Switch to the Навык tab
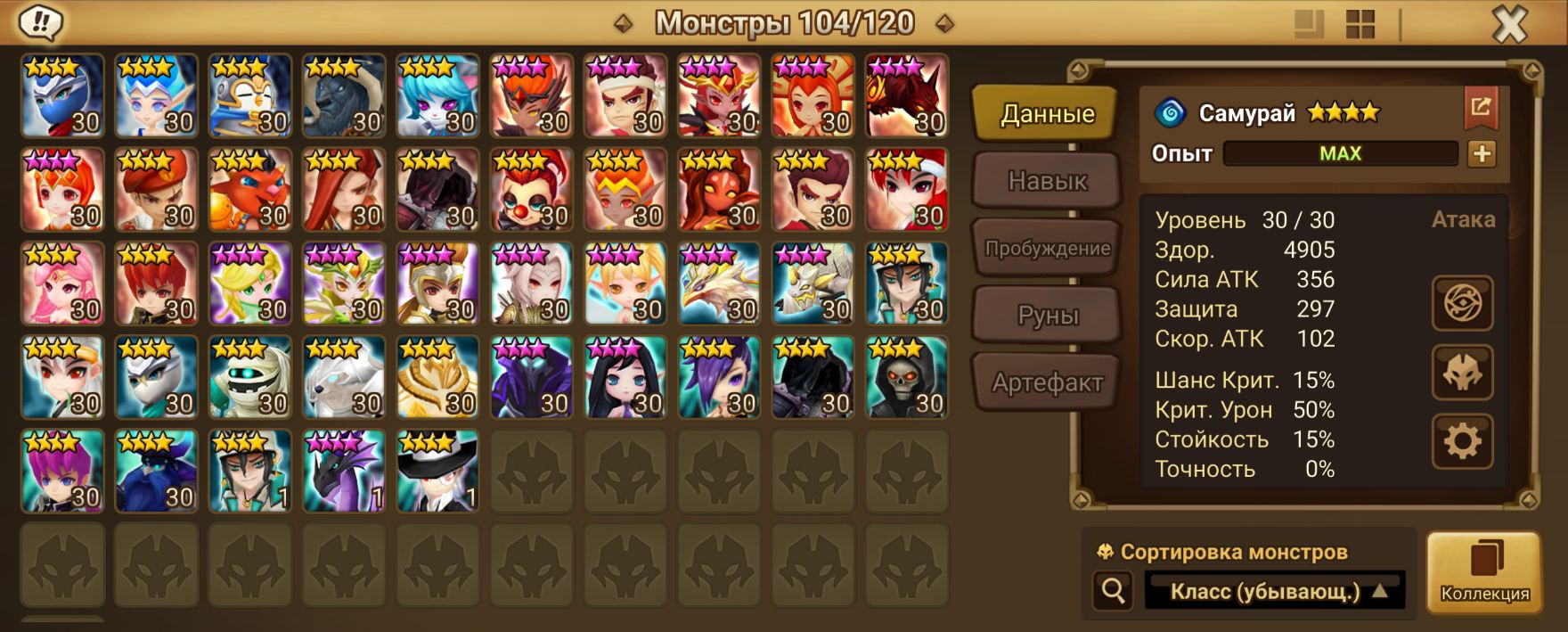Viewport: 1568px width, 632px height. point(1047,181)
